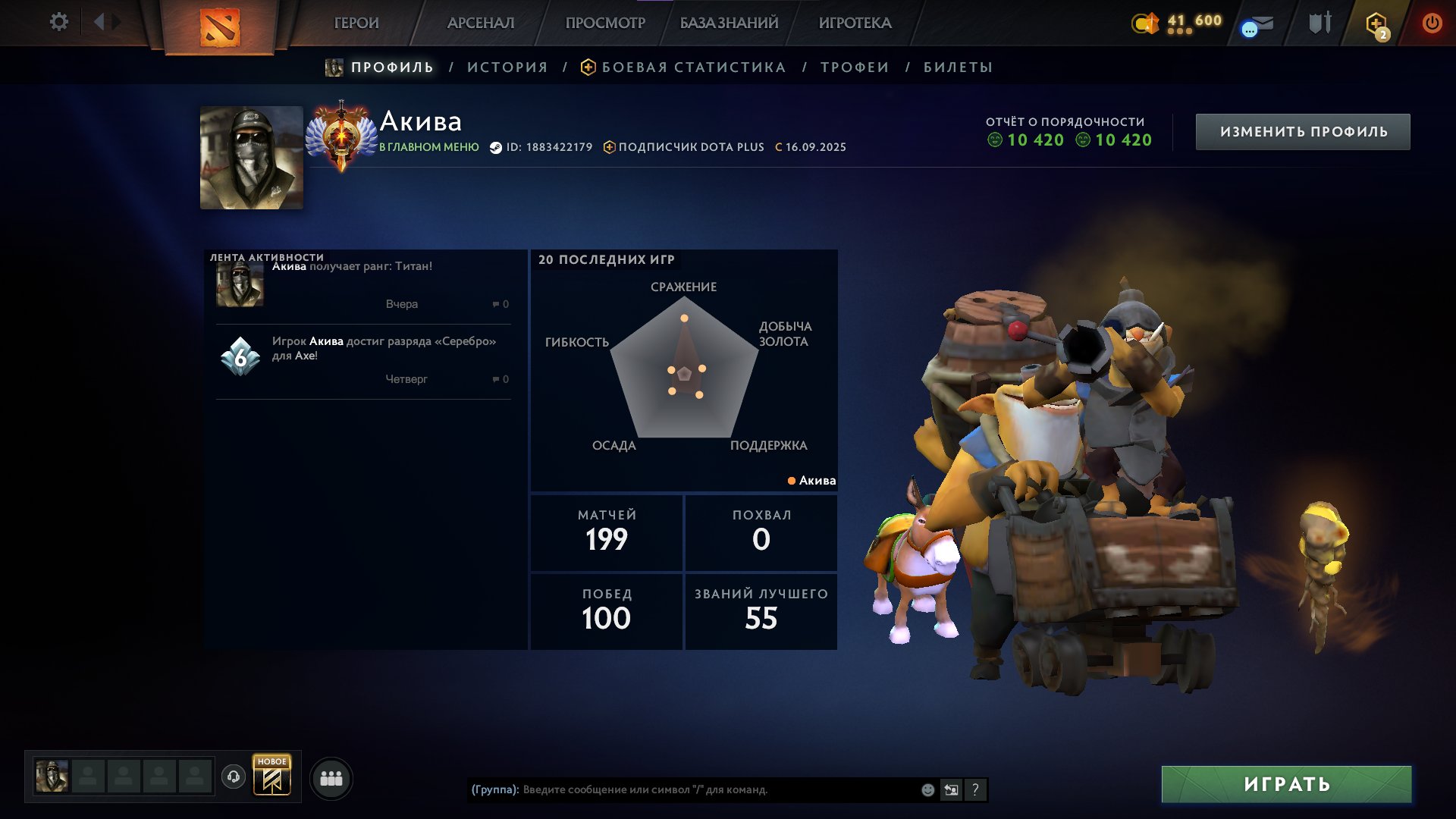Click the red power button icon
This screenshot has height=819, width=1456.
1433,21
